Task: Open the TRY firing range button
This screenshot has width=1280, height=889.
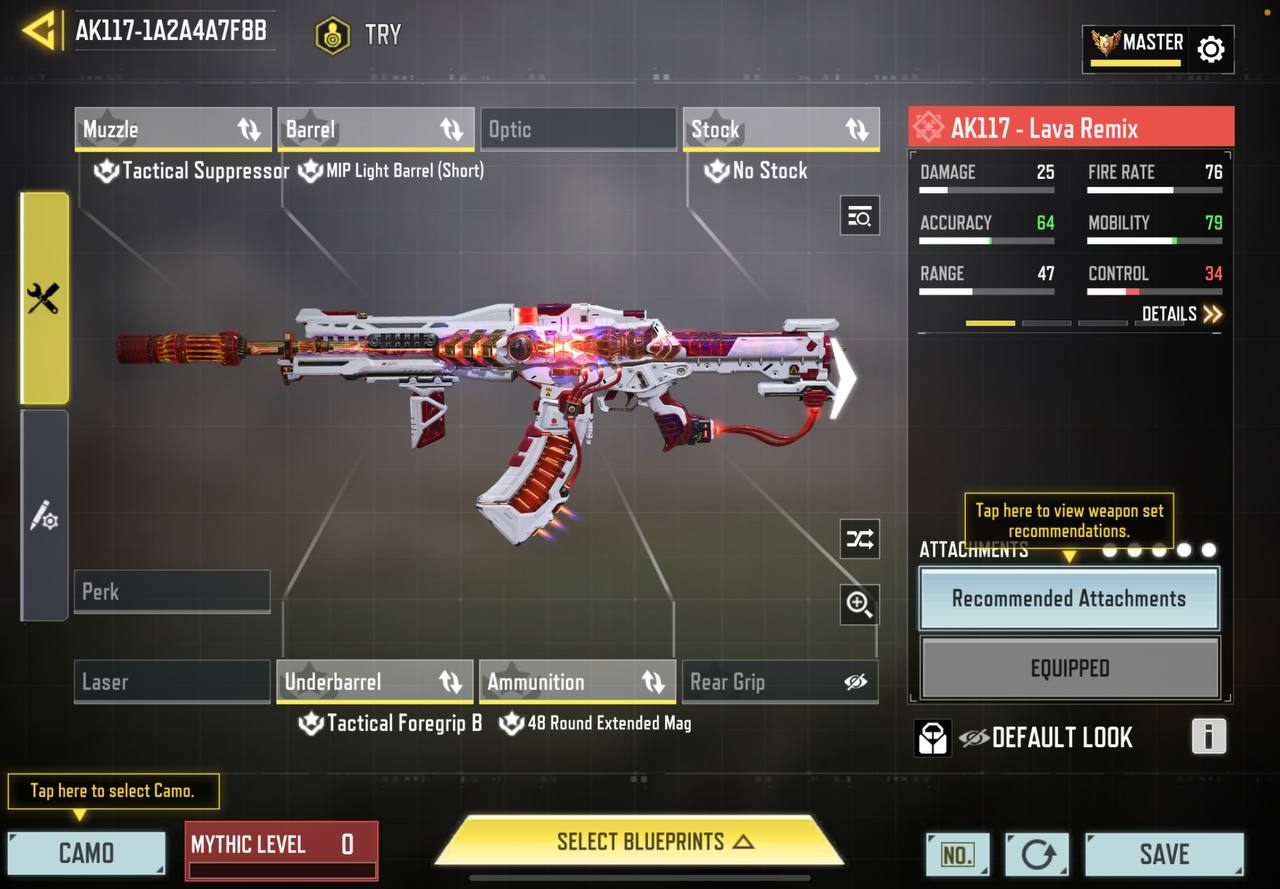Action: coord(358,35)
